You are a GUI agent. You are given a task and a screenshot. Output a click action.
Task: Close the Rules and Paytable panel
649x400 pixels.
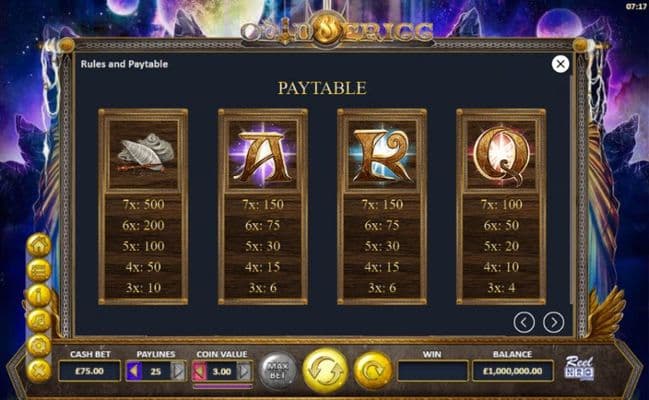point(560,64)
